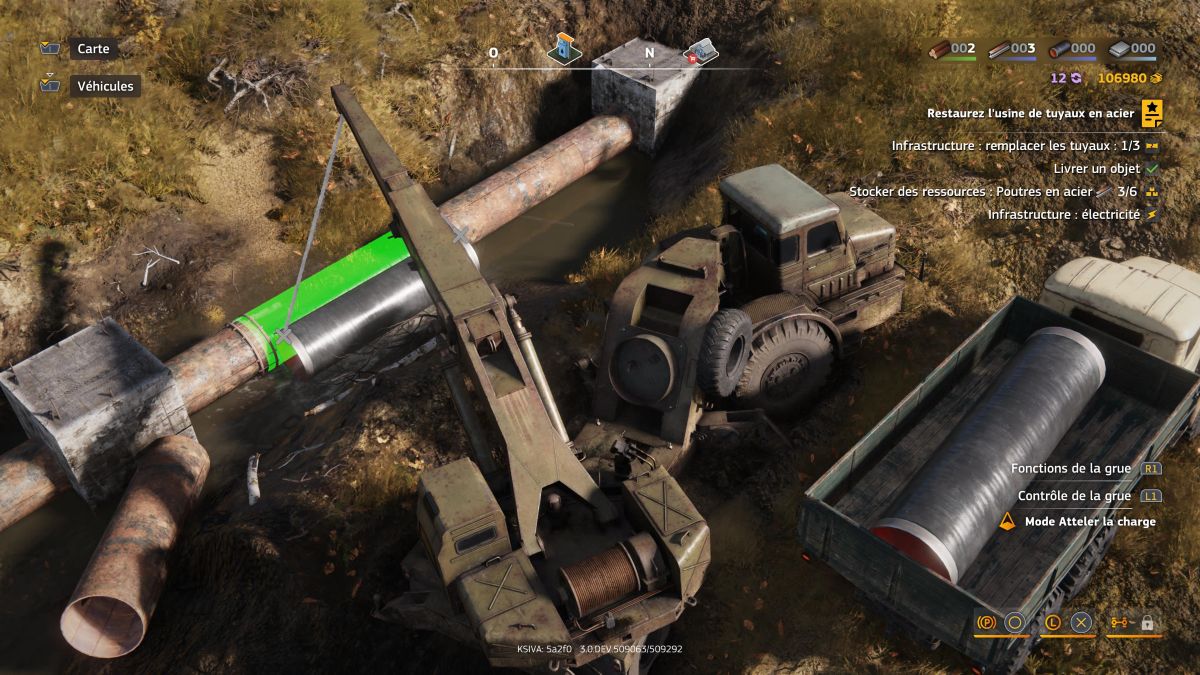
Task: Activate 'Mode Atteler la charge'
Action: tap(1089, 522)
